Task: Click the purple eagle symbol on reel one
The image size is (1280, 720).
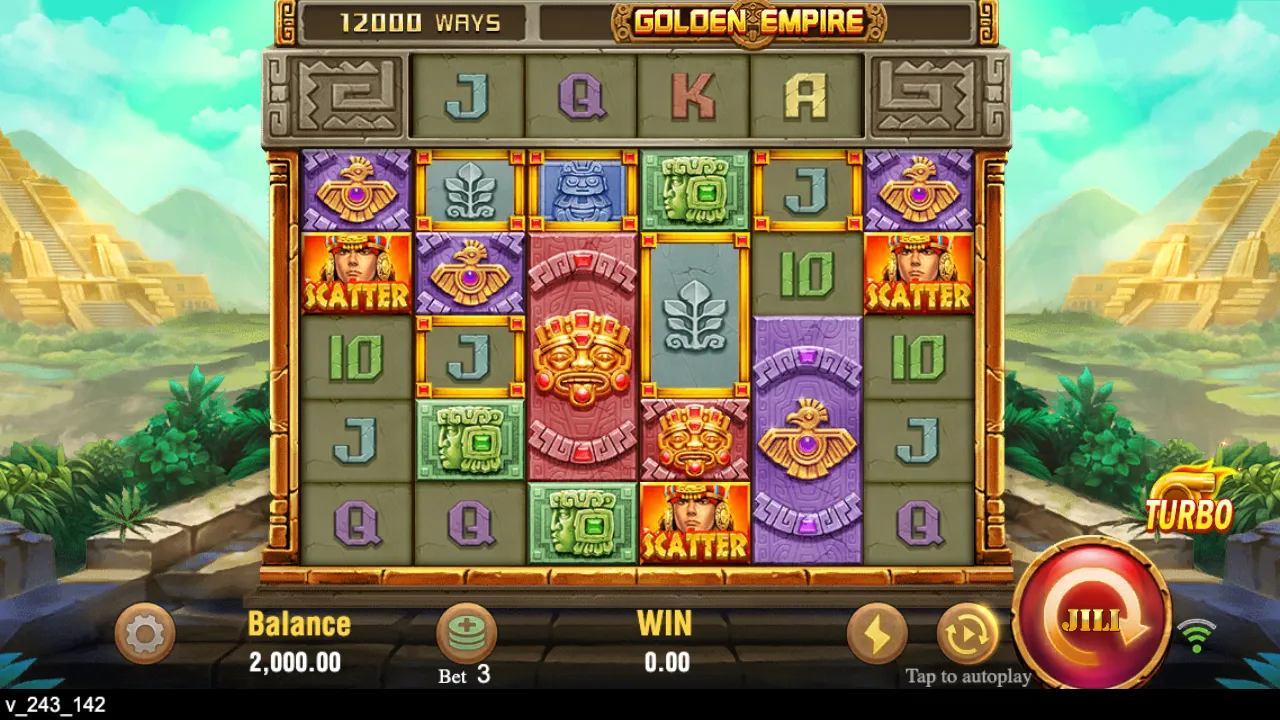Action: (357, 188)
